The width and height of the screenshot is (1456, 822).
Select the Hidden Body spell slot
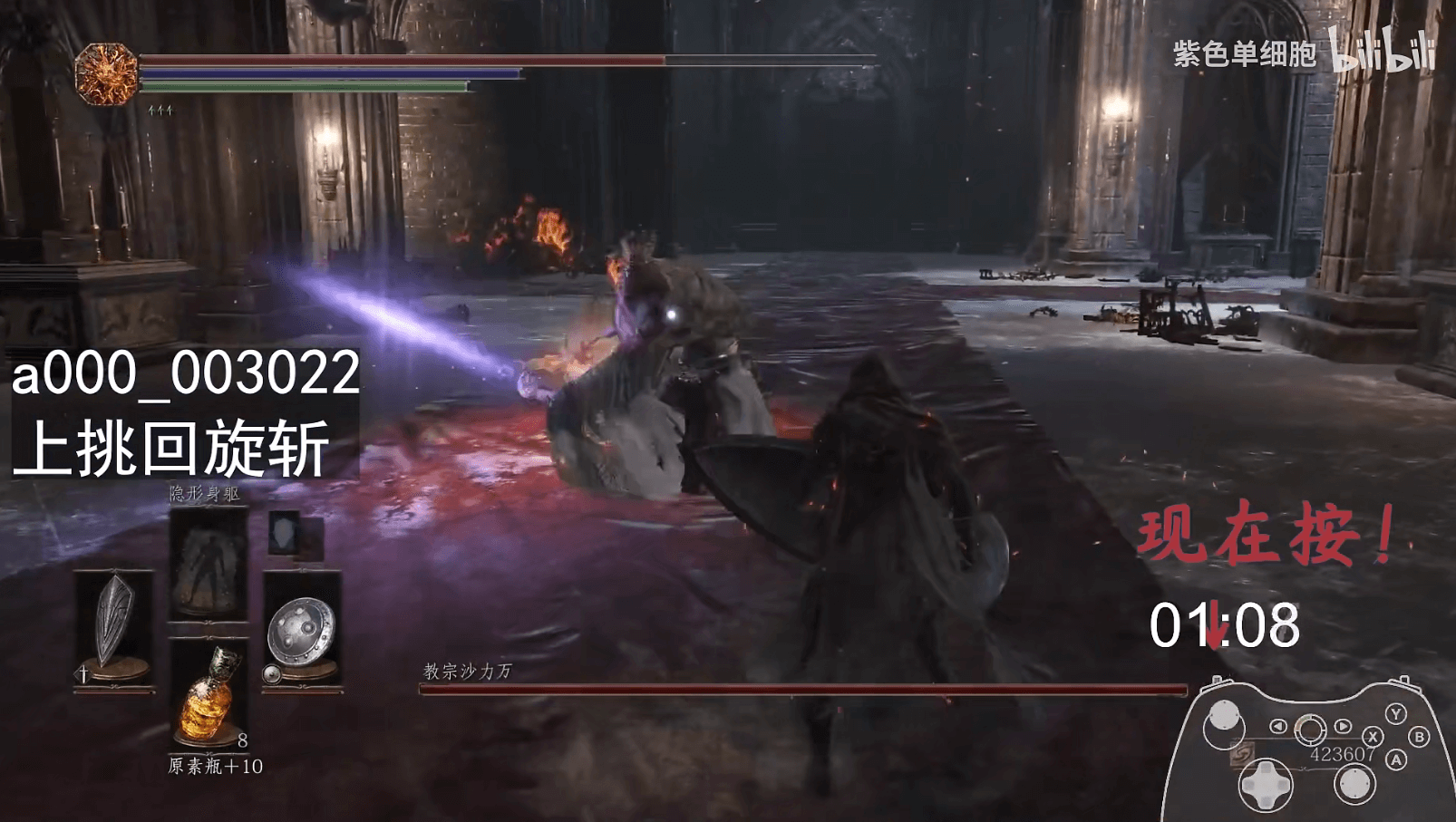coord(208,564)
